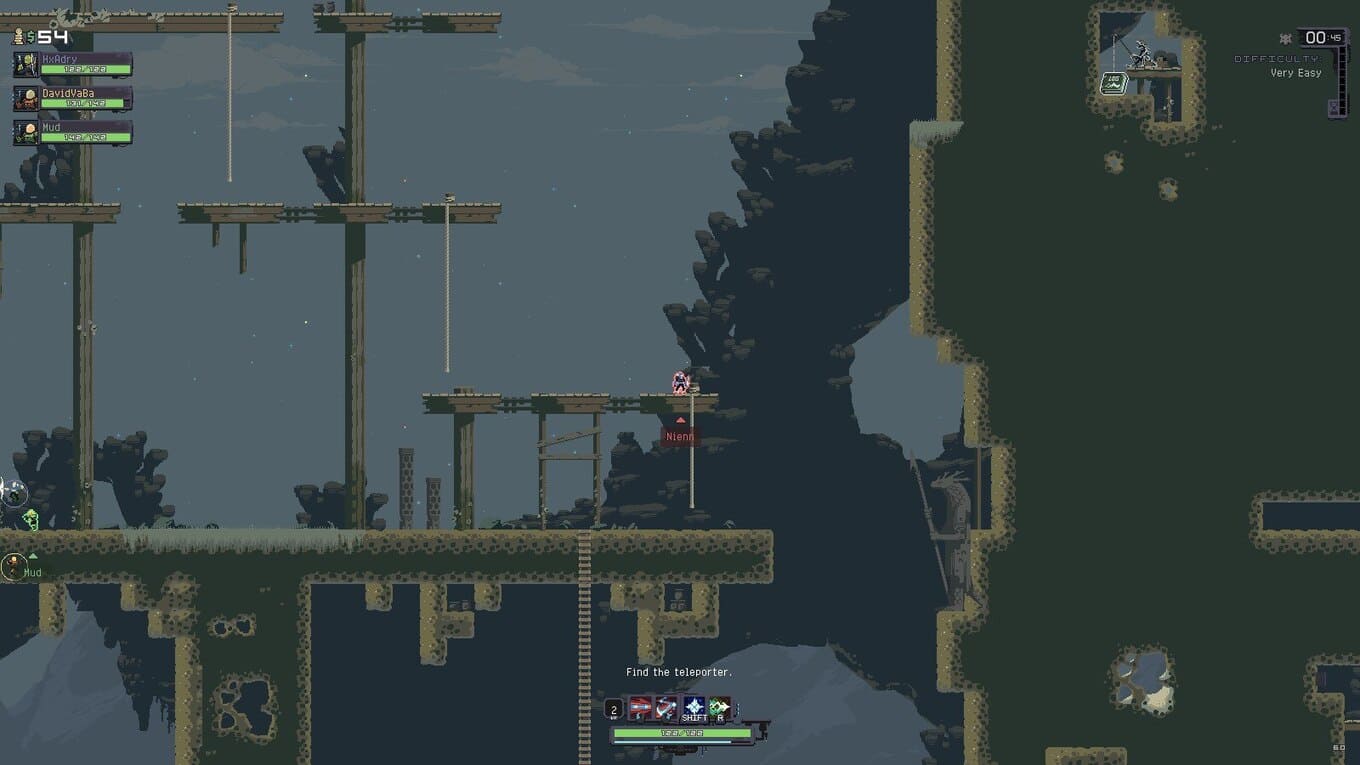Select DavidVaBa's player row
This screenshot has height=765, width=1360.
(x=73, y=98)
